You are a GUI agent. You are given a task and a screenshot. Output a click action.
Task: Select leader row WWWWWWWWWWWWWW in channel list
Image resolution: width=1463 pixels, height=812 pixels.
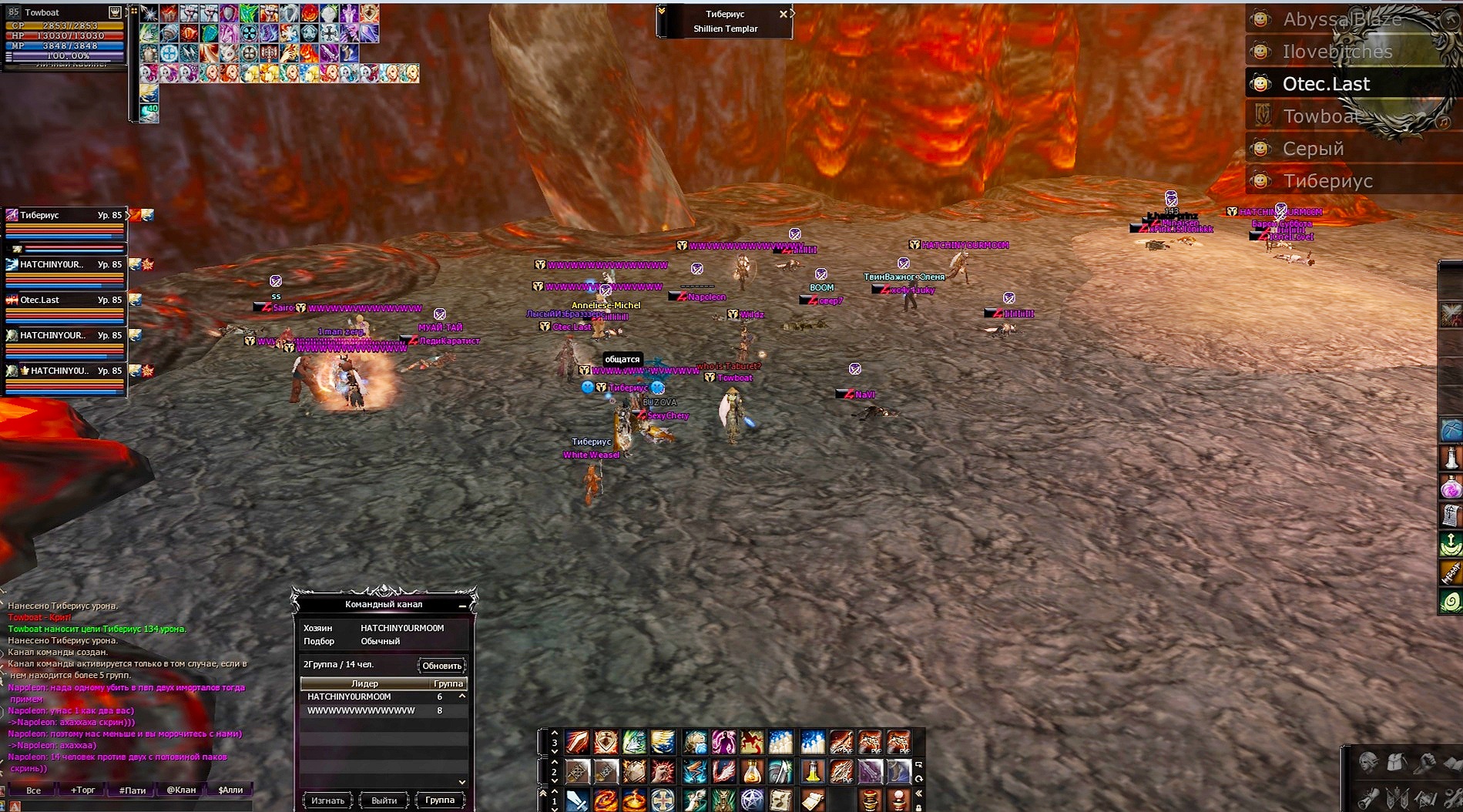point(361,710)
